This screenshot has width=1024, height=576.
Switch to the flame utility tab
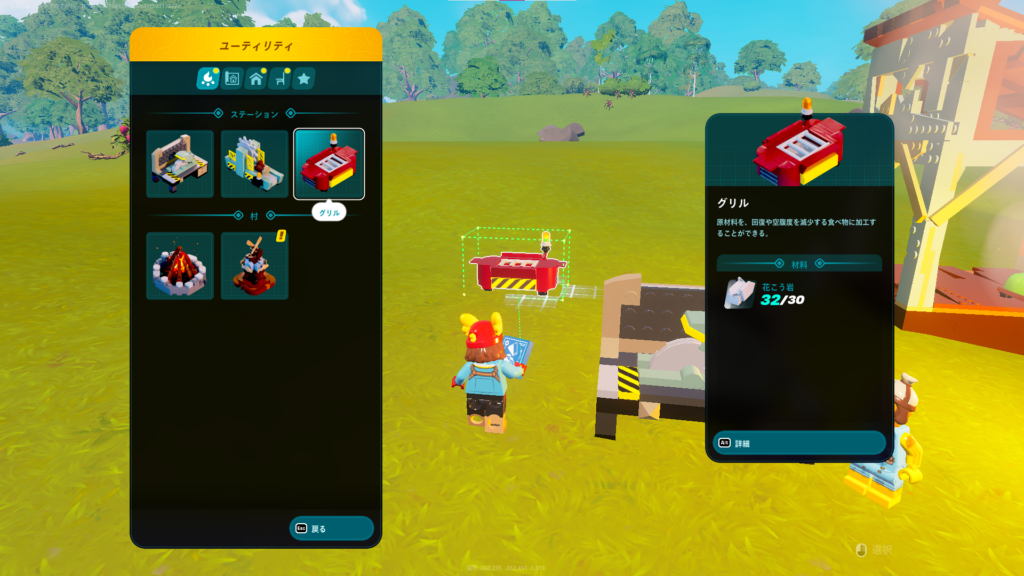pos(208,78)
